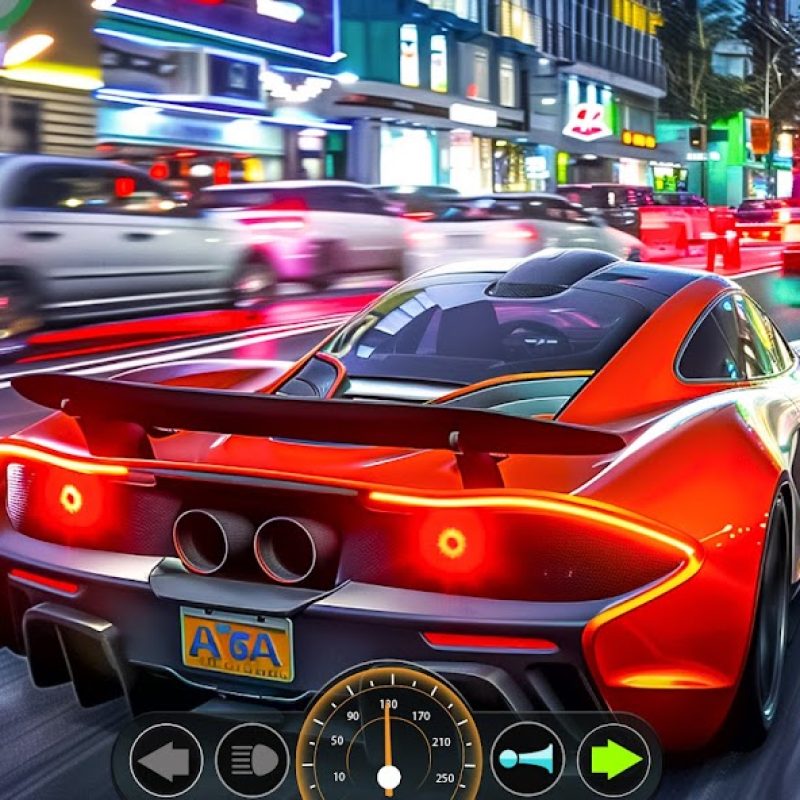The image size is (800, 800).
Task: Tap the left arrow steering button
Action: (166, 760)
